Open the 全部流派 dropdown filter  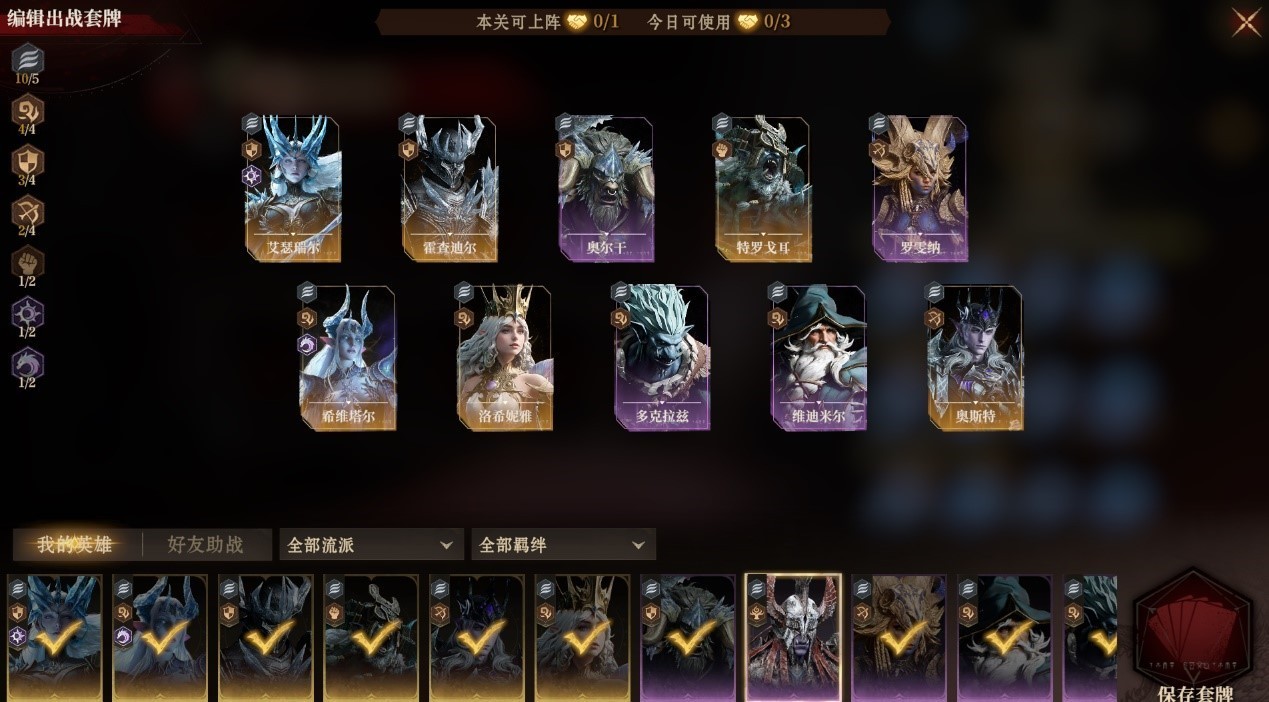coord(371,545)
